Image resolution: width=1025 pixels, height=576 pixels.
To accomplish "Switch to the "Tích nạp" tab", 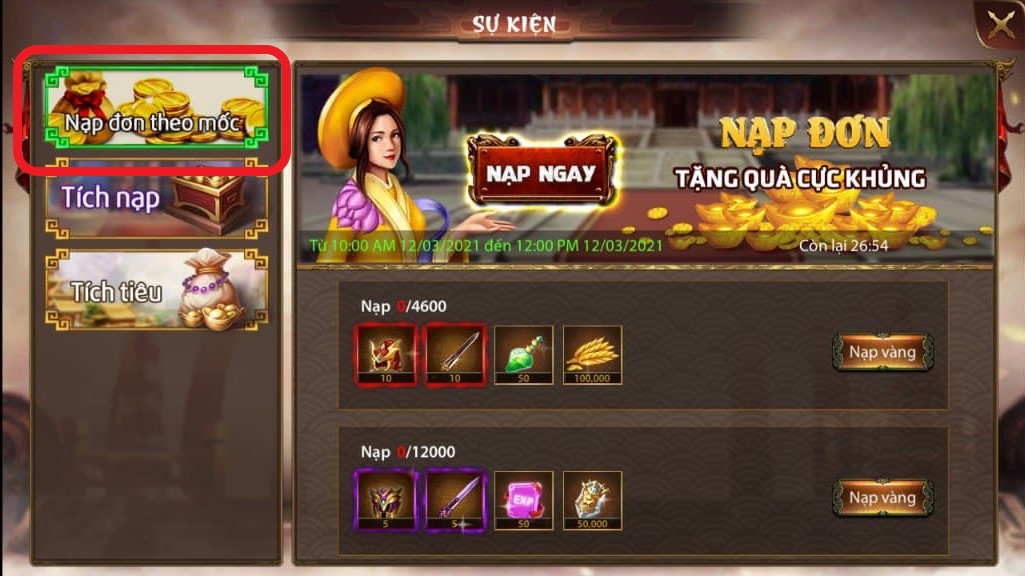I will point(157,198).
